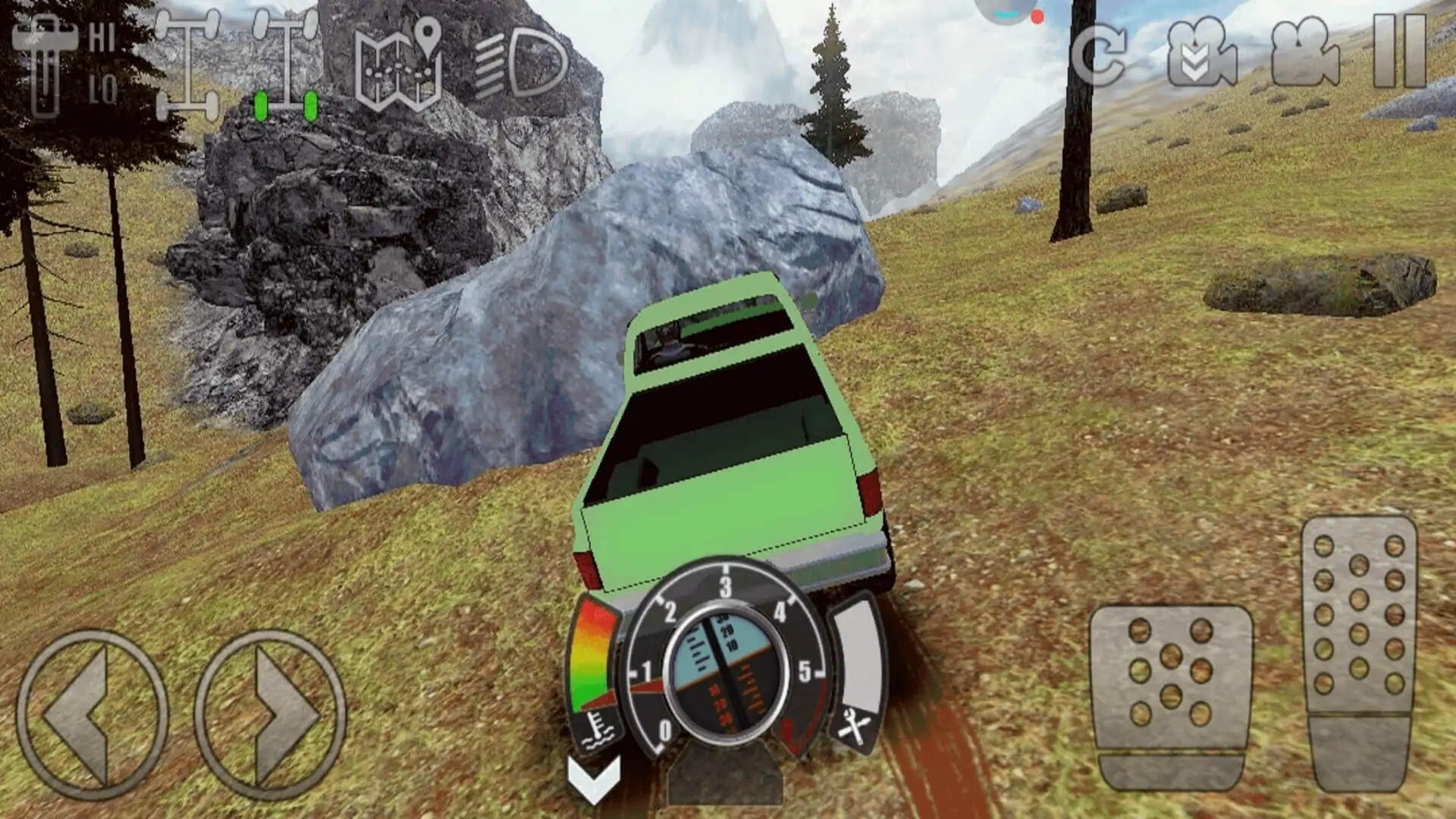This screenshot has height=819, width=1456.
Task: Change view with the plain camera icon
Action: click(1304, 53)
